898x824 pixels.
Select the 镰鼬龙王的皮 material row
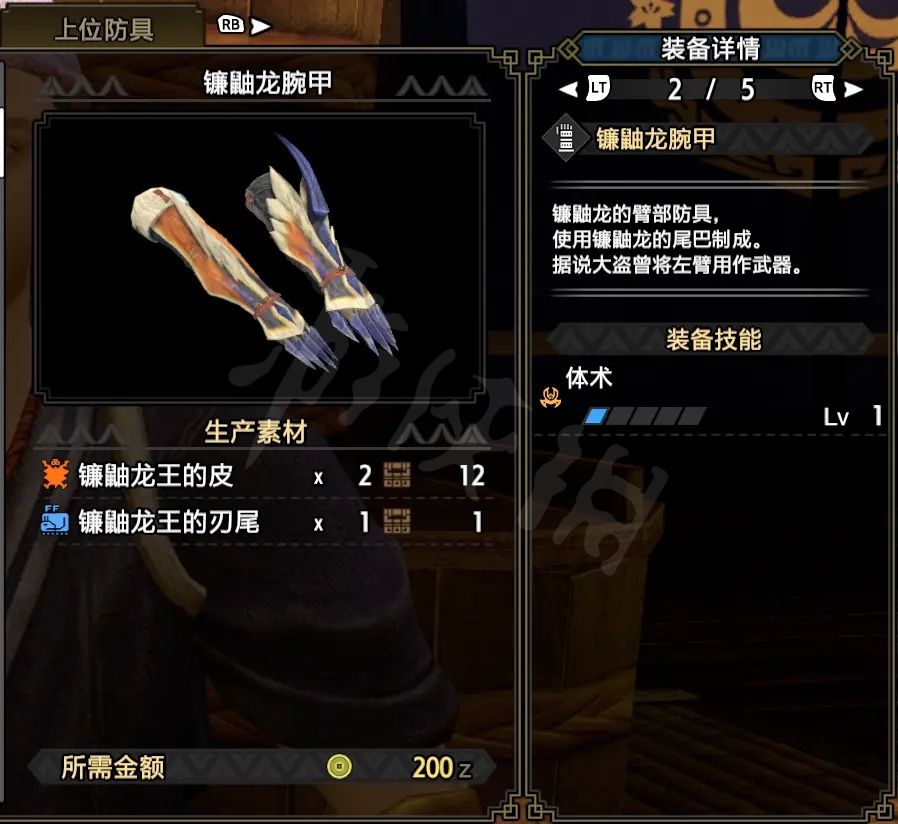tap(263, 476)
